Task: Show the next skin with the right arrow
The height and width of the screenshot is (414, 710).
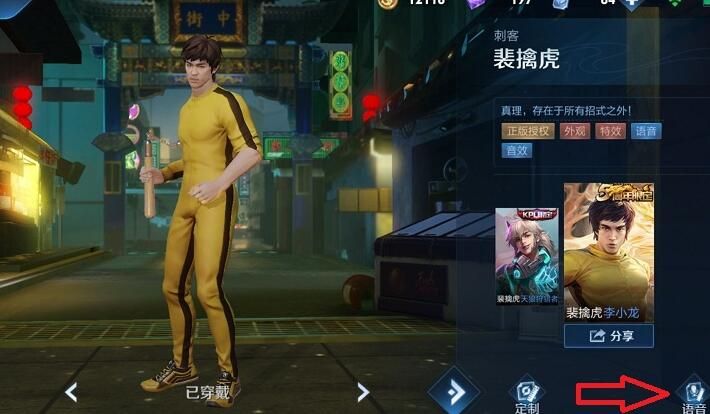Action: click(x=363, y=392)
